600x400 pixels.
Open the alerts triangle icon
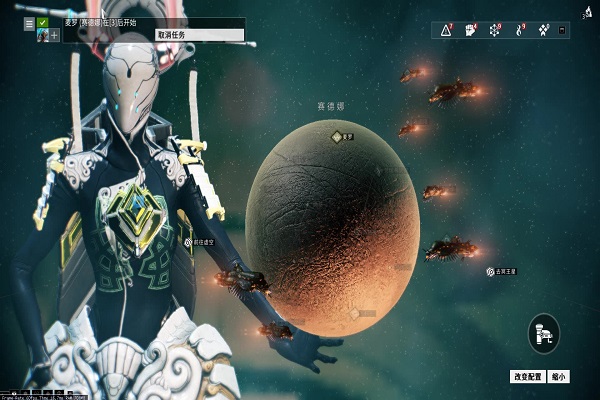(446, 31)
